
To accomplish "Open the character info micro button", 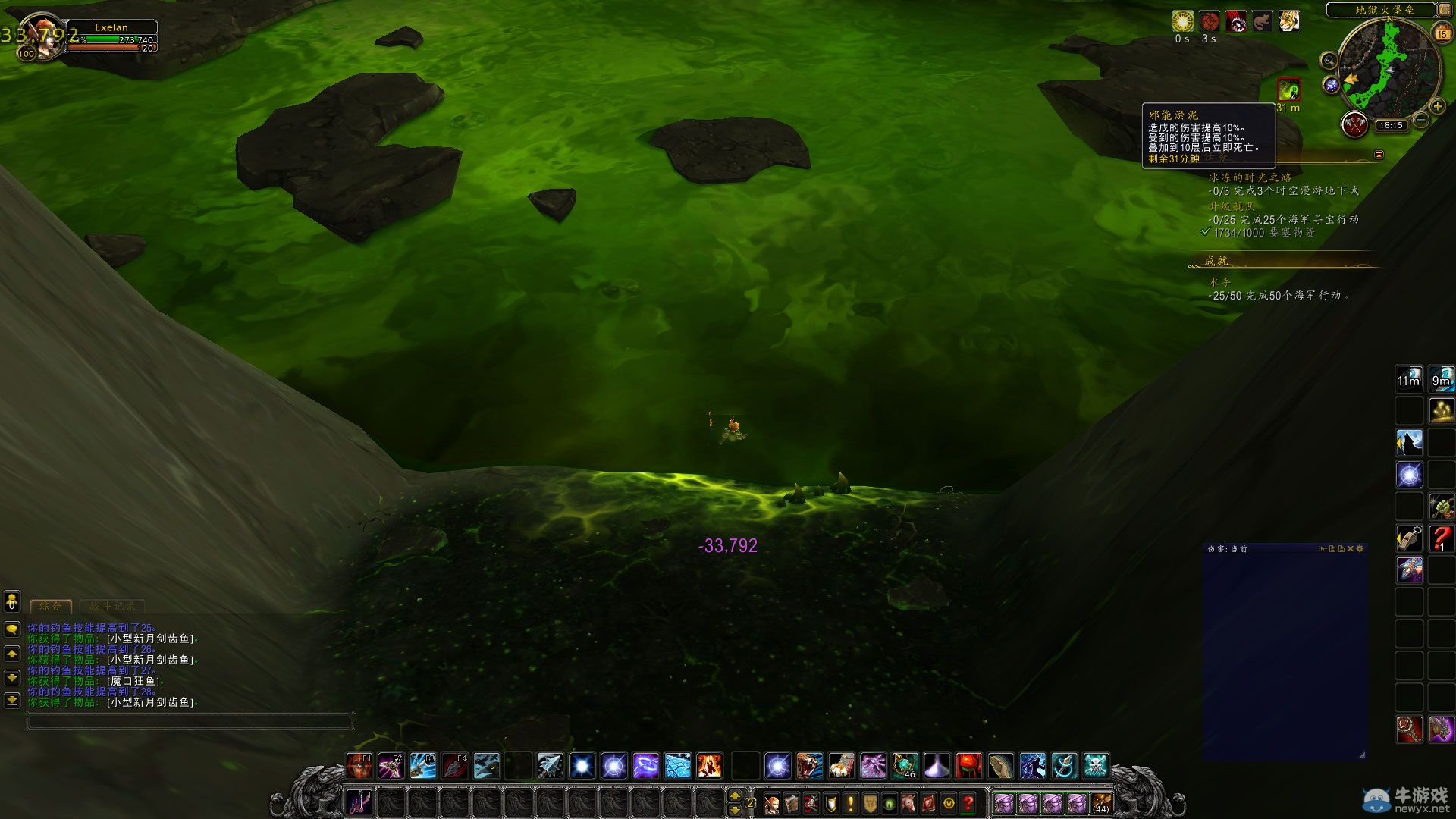I will (x=772, y=803).
